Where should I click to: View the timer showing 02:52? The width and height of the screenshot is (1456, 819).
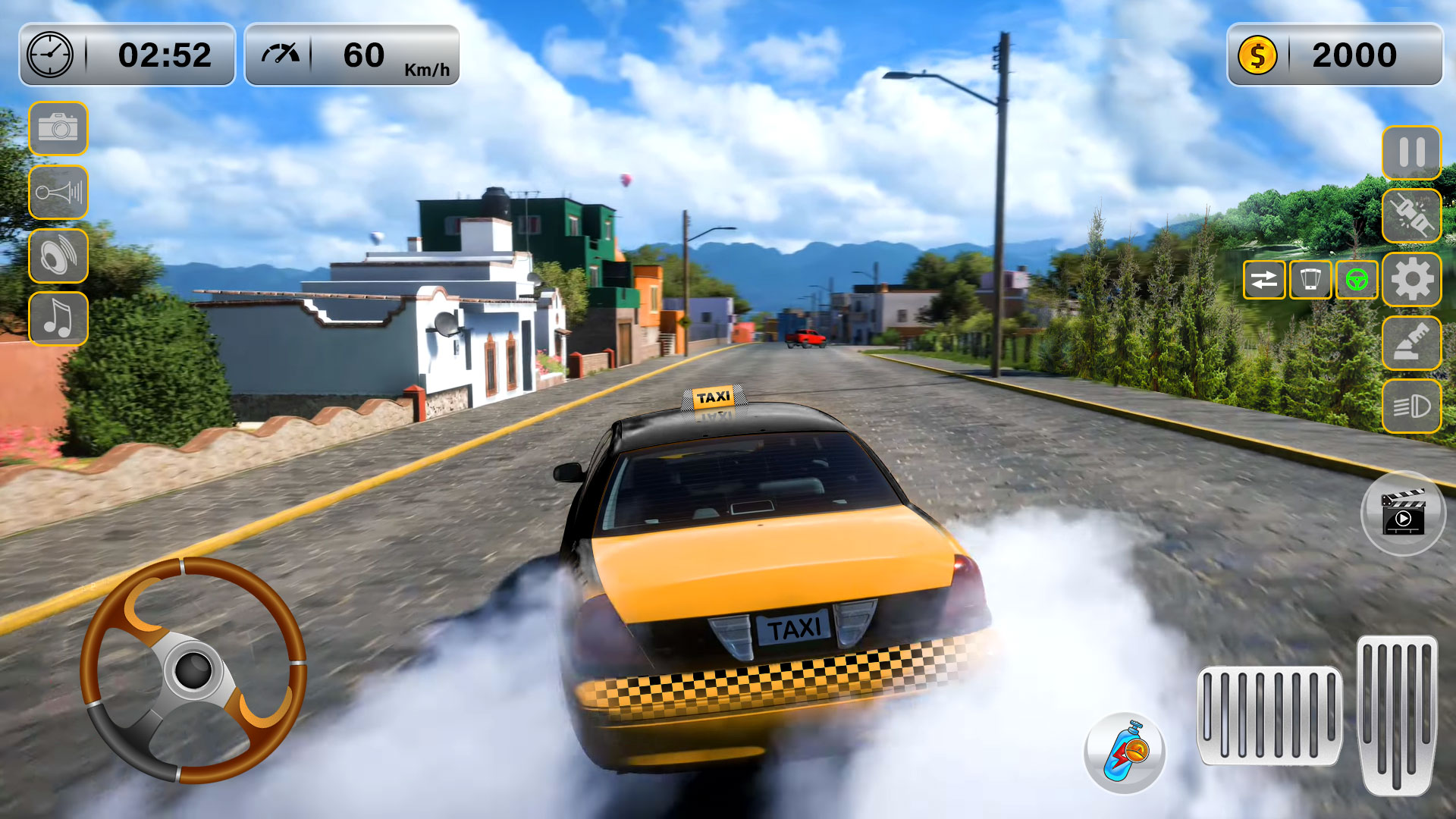(127, 53)
